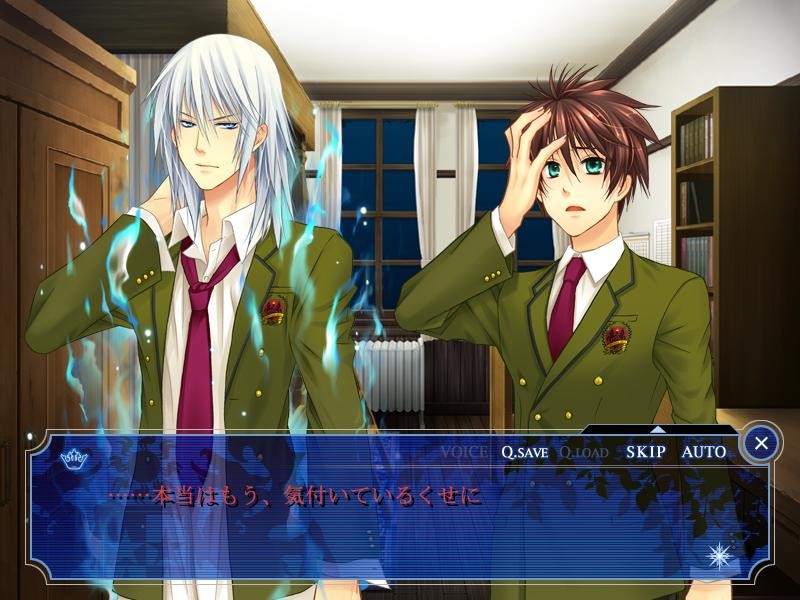
Task: Advance text via the snowflake indicator
Action: (x=720, y=555)
